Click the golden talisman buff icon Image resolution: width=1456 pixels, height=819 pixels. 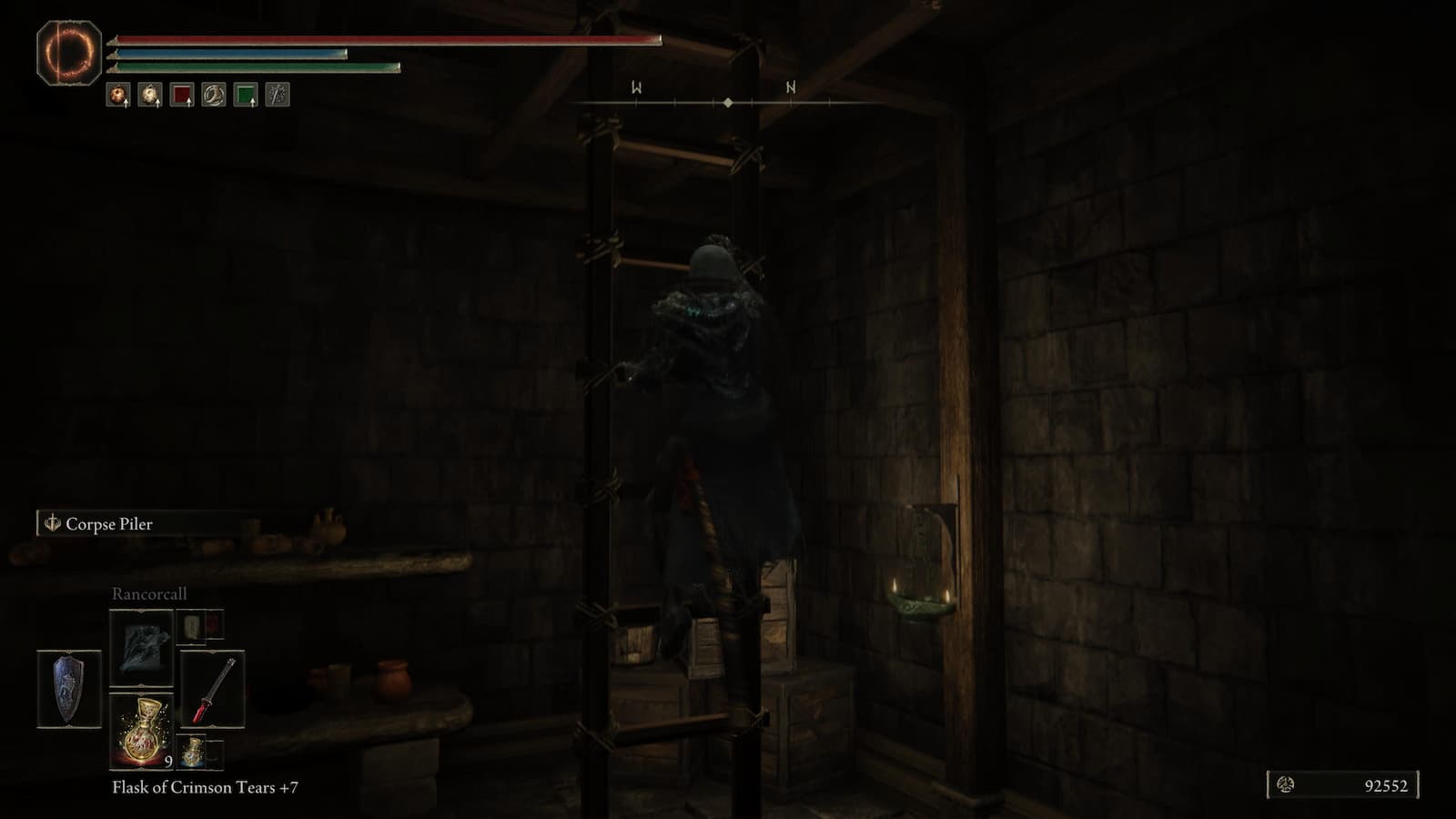pyautogui.click(x=150, y=96)
